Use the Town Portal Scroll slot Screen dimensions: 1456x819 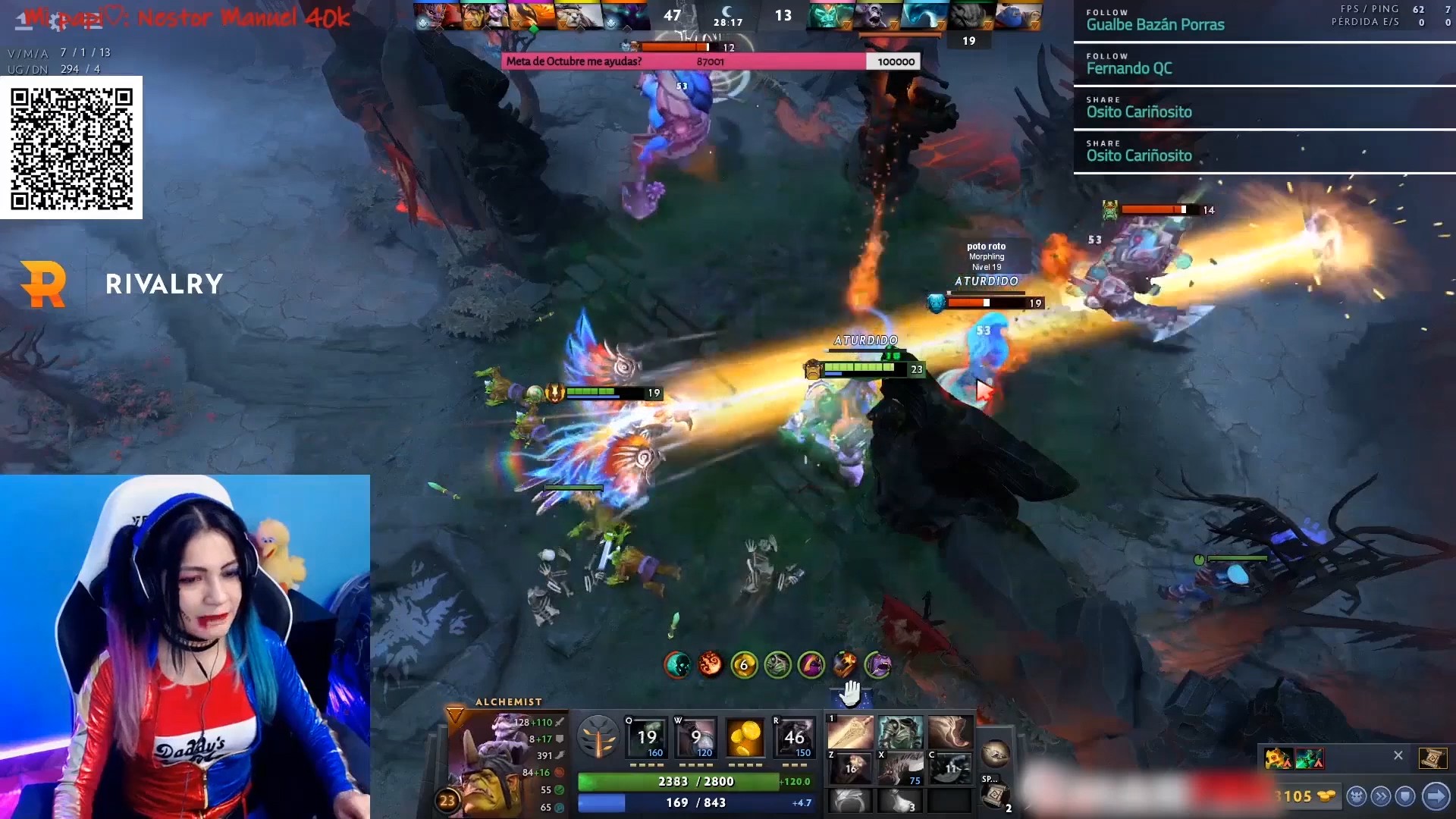[x=996, y=795]
